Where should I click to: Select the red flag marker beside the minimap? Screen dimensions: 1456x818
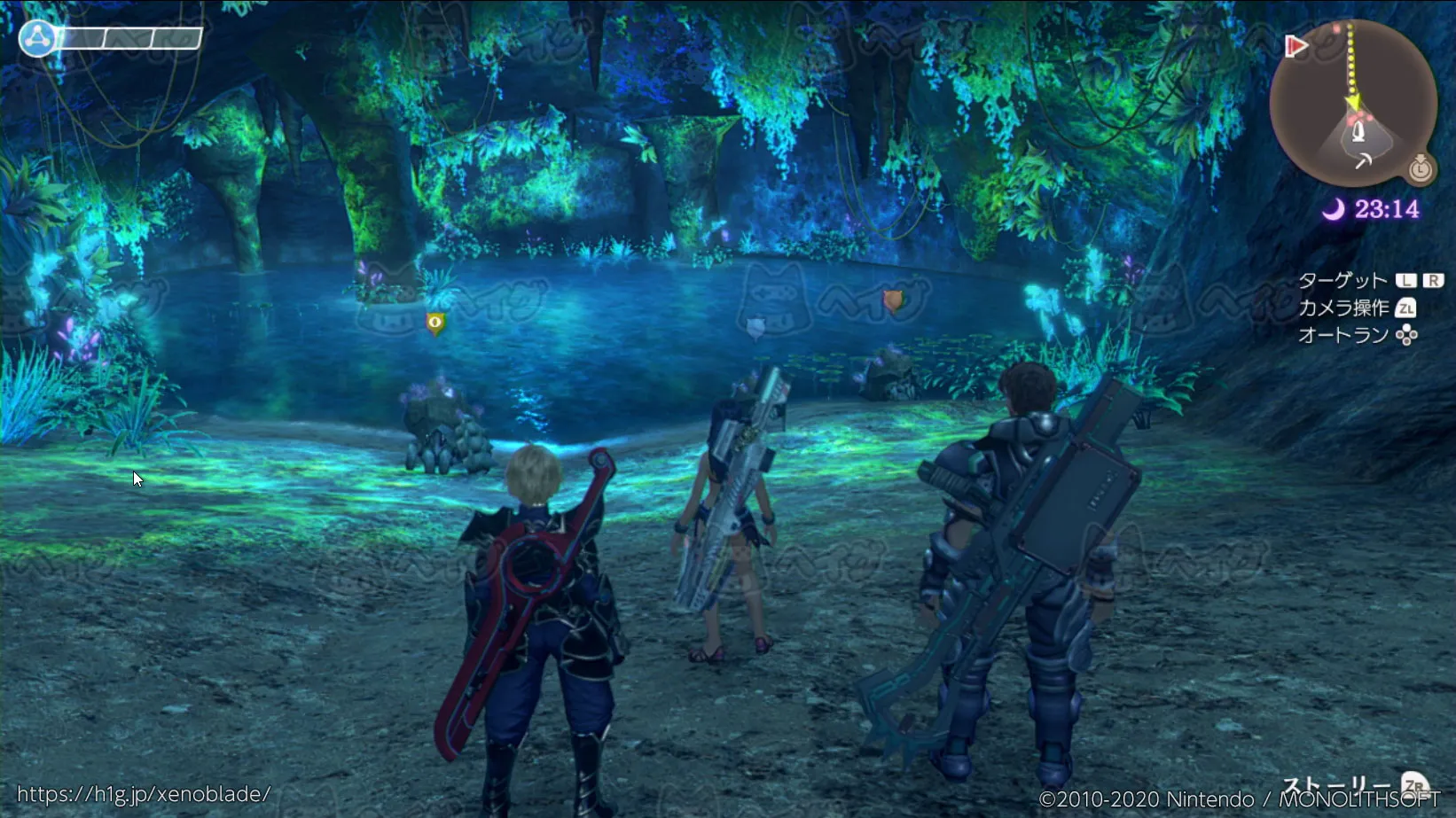pos(1296,45)
